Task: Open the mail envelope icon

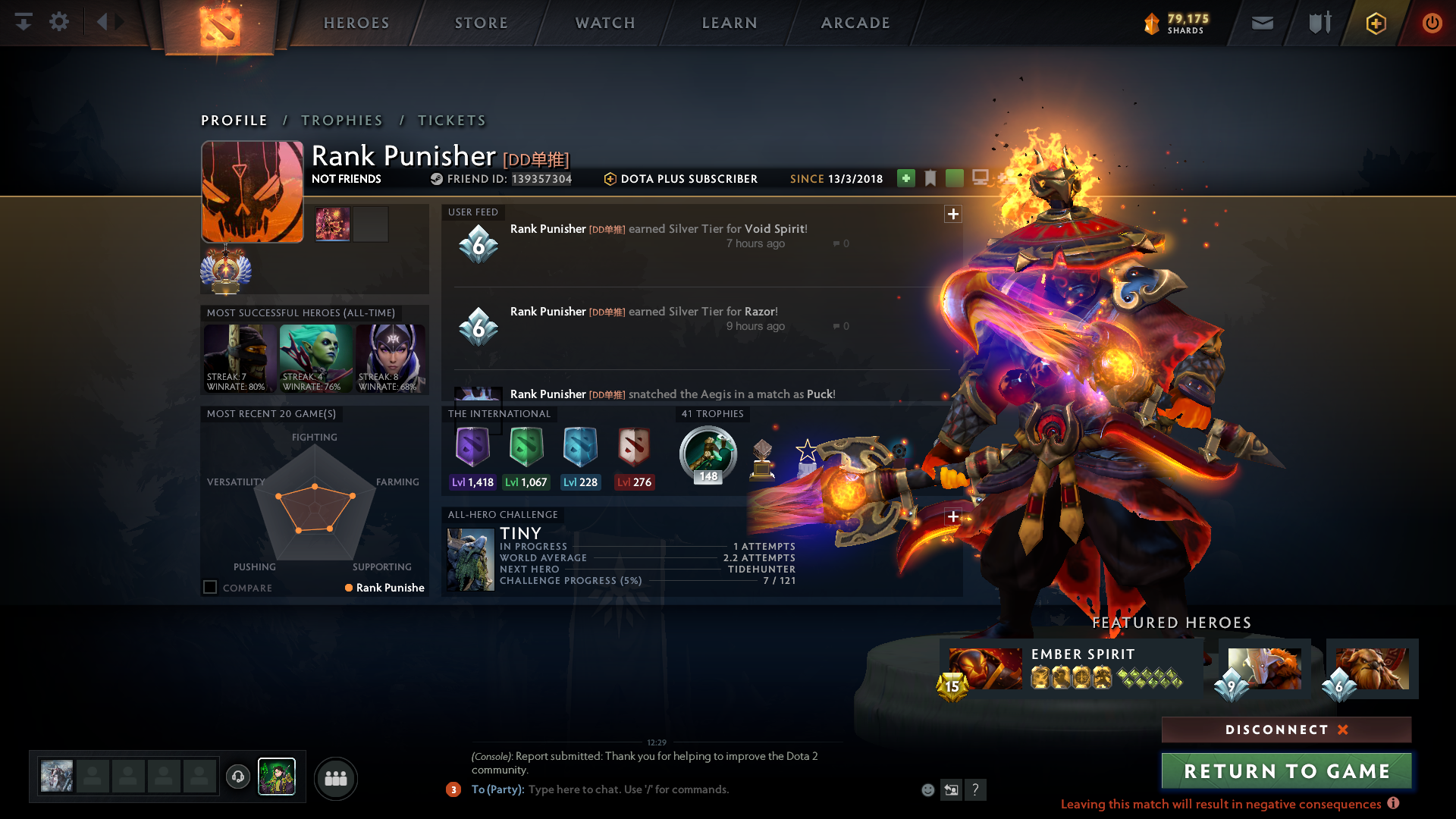Action: point(1263,23)
